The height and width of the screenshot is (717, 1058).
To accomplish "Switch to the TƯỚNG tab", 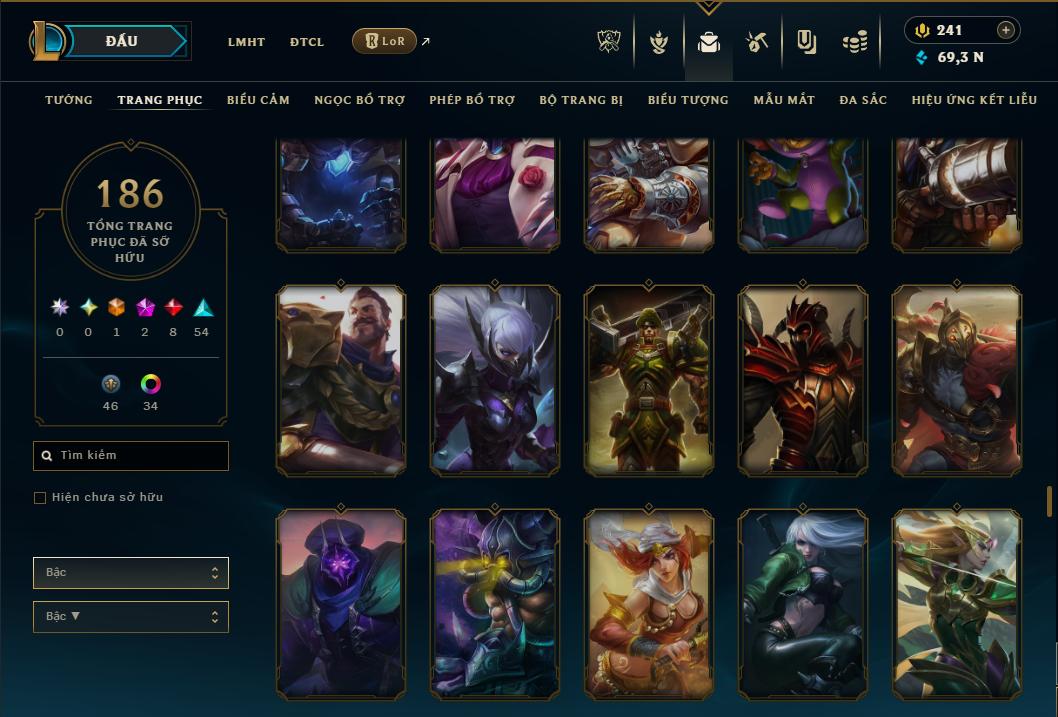I will (69, 100).
